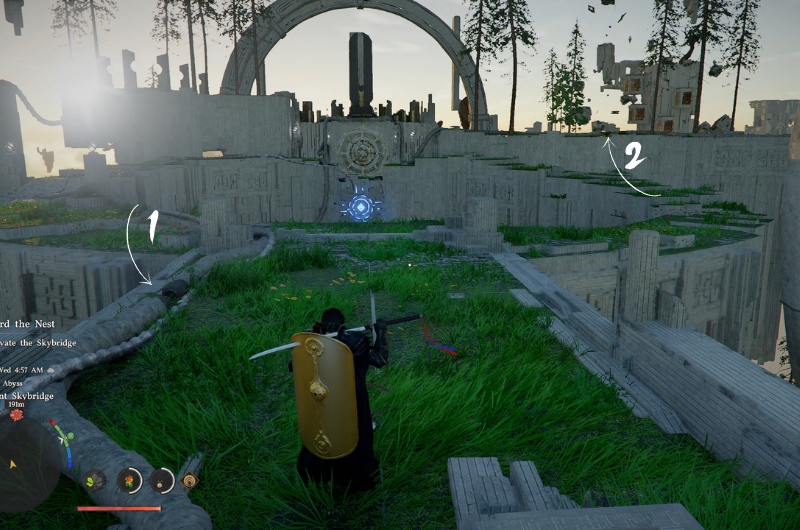Click the red quest marker above minimap
Viewport: 800px width, 530px height.
click(17, 414)
